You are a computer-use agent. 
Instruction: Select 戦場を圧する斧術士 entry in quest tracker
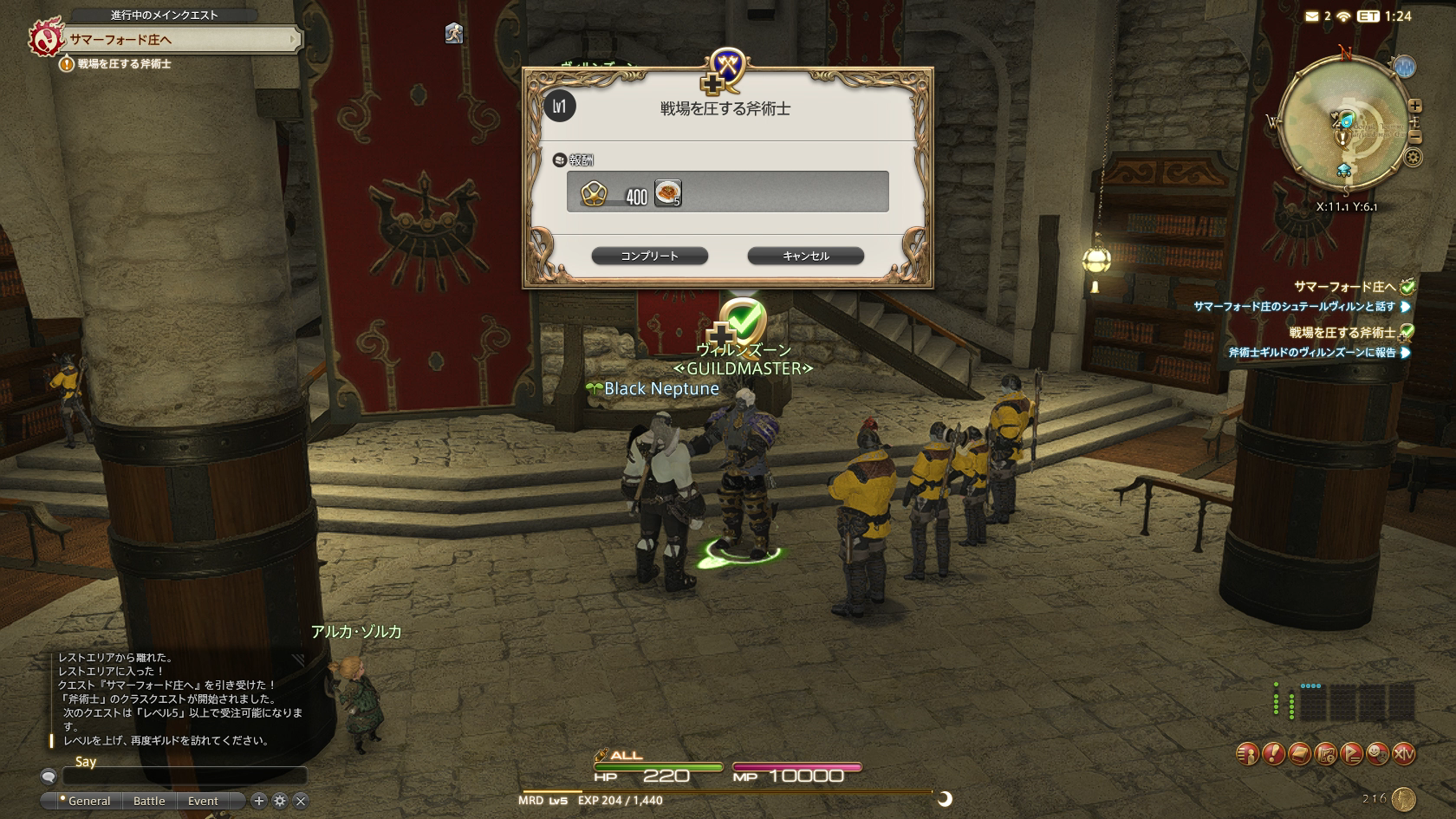click(1342, 333)
